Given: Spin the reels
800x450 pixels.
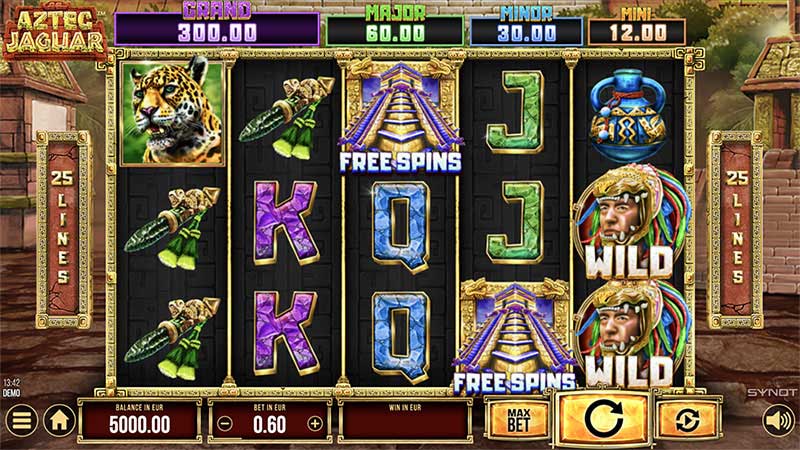Looking at the screenshot, I should coord(603,419).
